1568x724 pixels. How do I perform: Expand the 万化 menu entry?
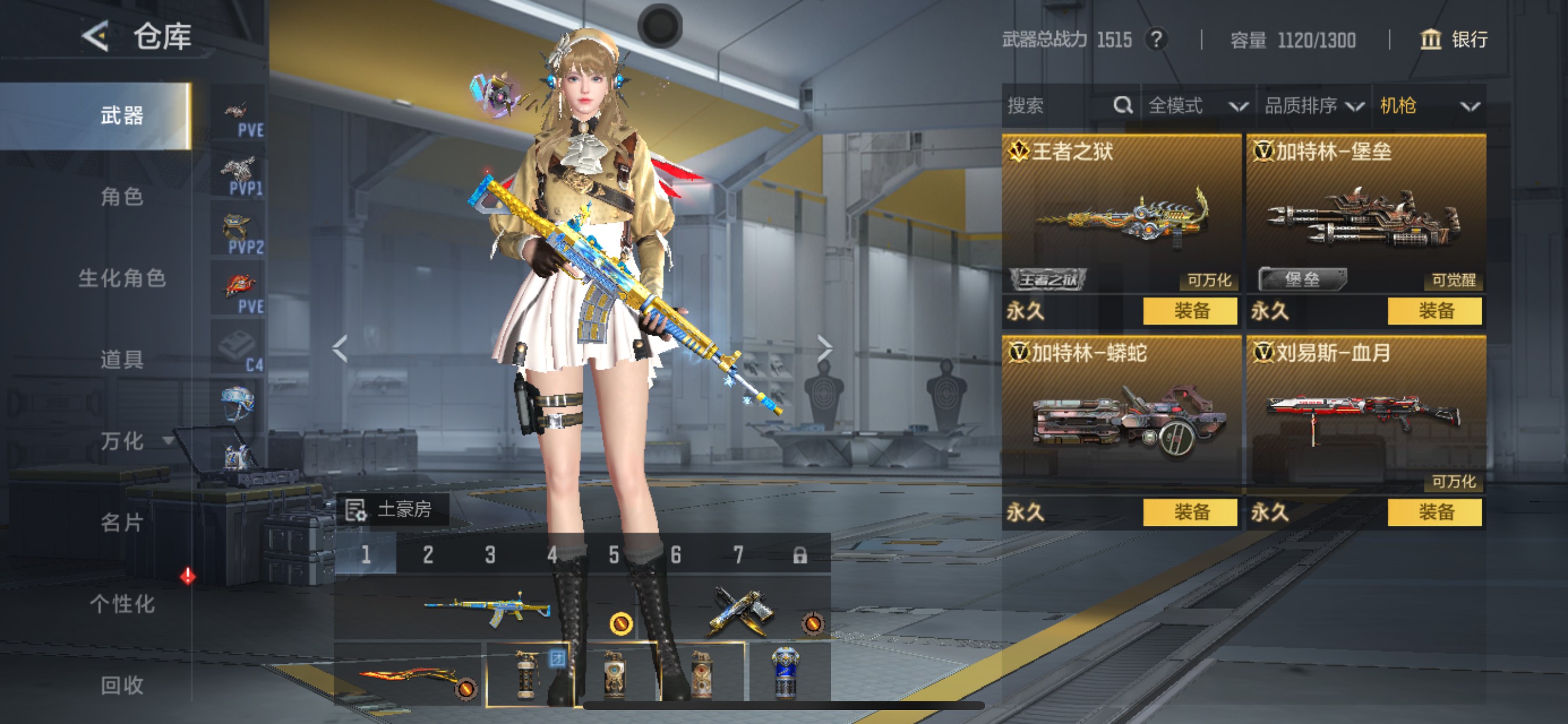[131, 441]
